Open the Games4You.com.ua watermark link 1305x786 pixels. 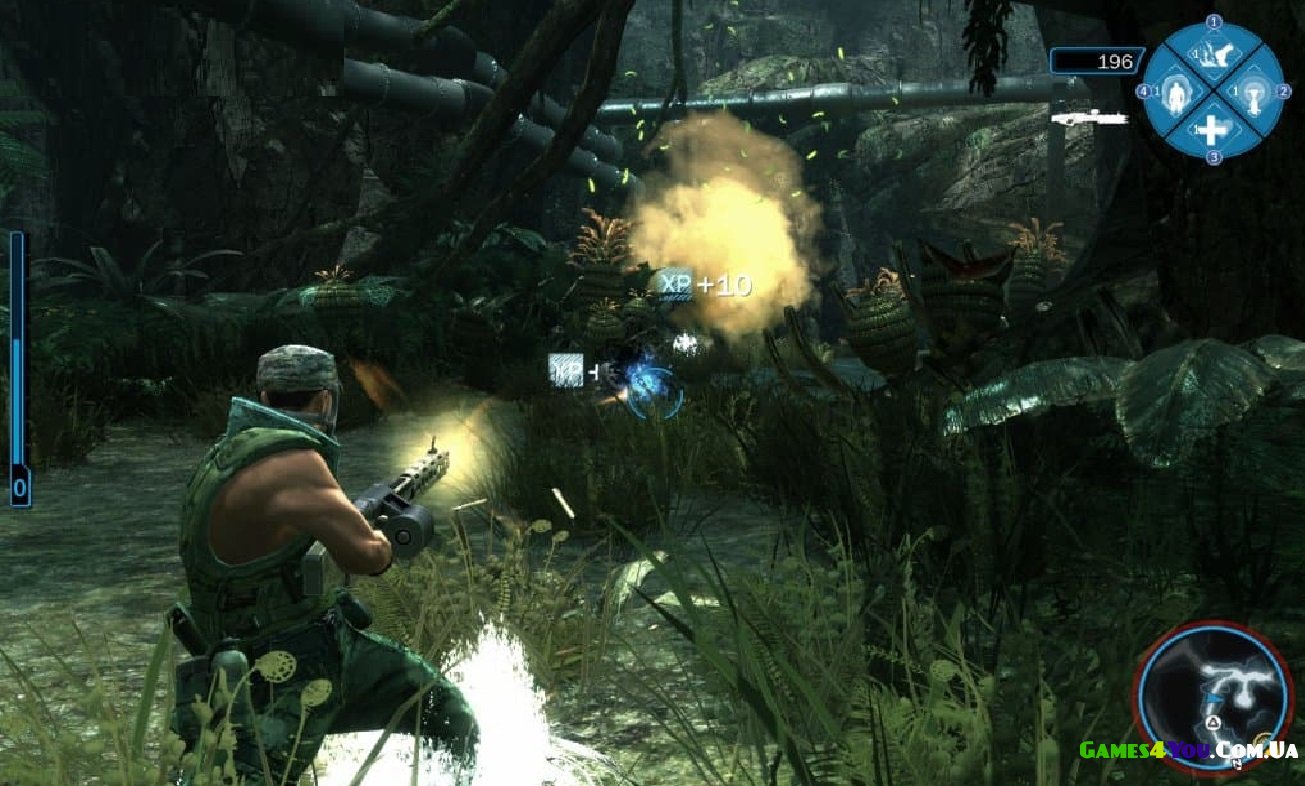pyautogui.click(x=1188, y=750)
